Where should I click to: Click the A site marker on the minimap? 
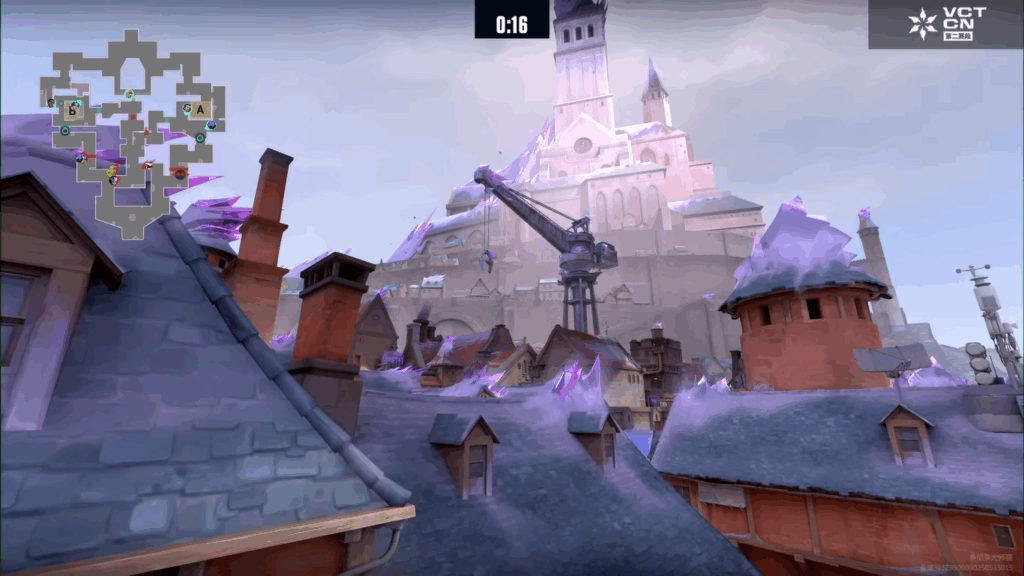coord(200,109)
